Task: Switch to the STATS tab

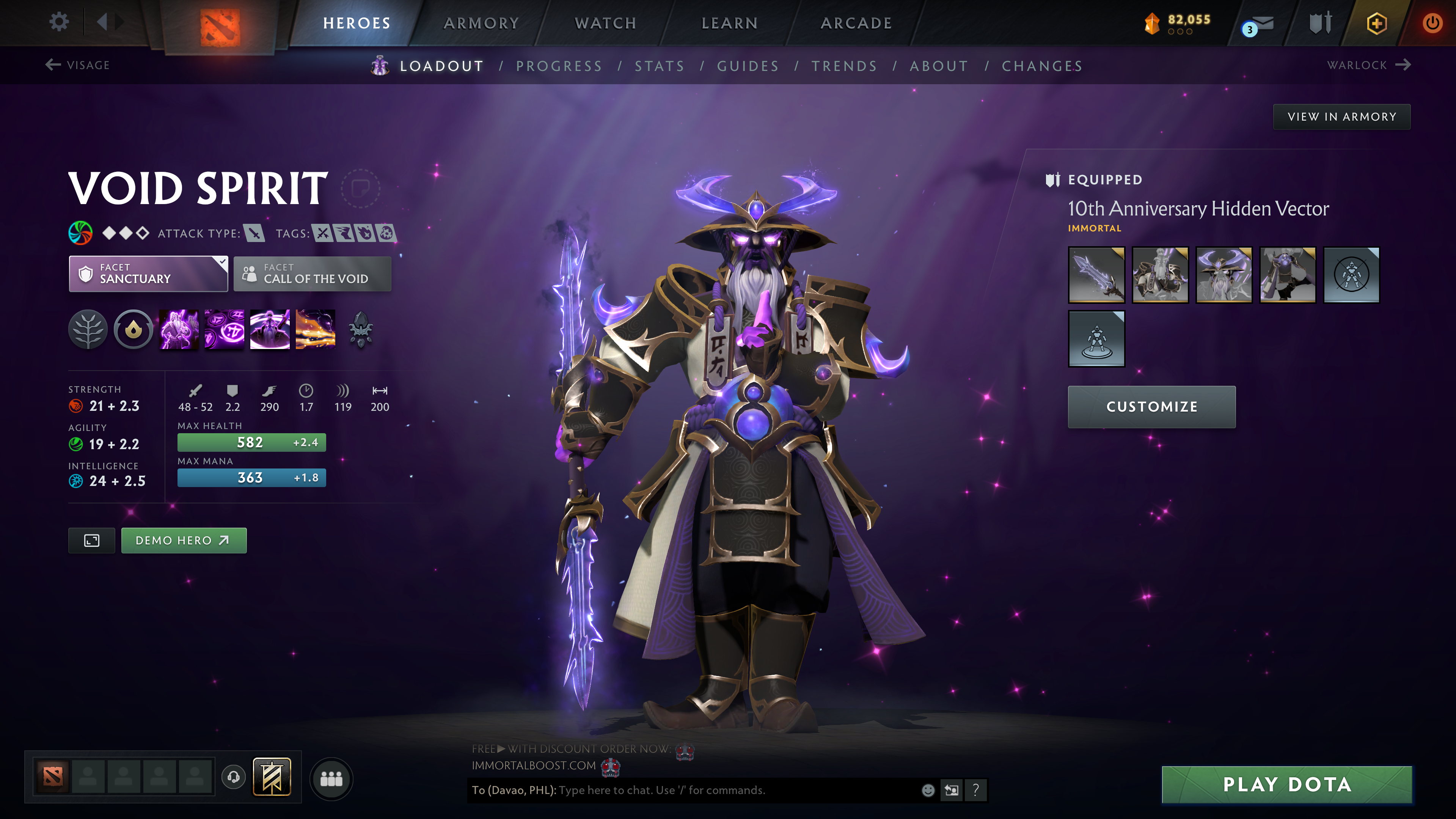Action: [x=659, y=66]
